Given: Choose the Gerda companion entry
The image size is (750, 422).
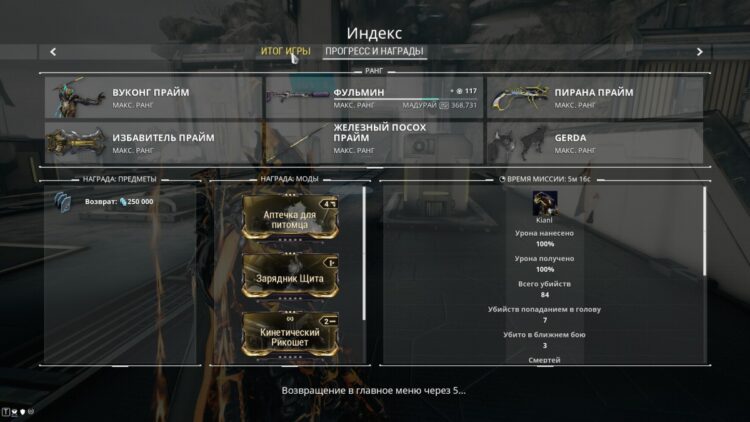Looking at the screenshot, I should point(594,142).
